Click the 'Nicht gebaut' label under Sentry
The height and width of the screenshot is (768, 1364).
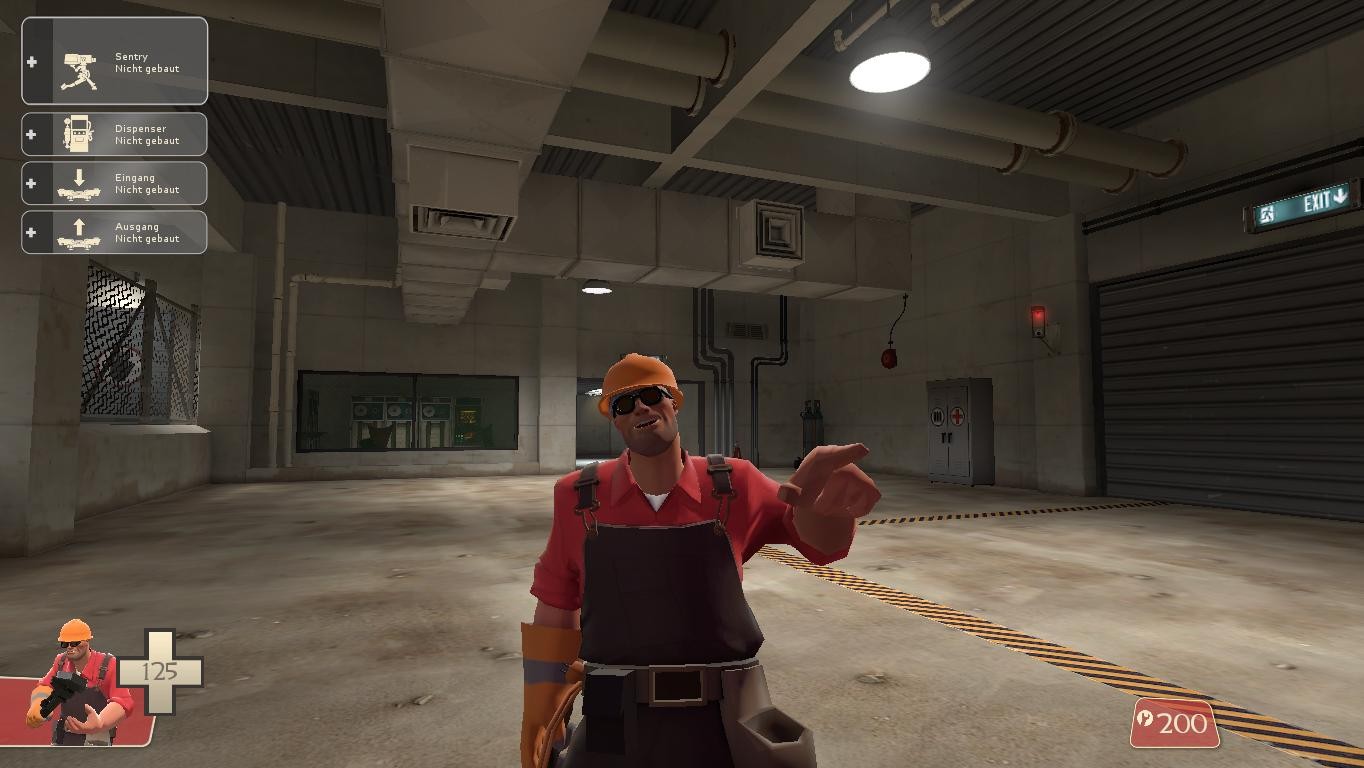click(x=148, y=68)
